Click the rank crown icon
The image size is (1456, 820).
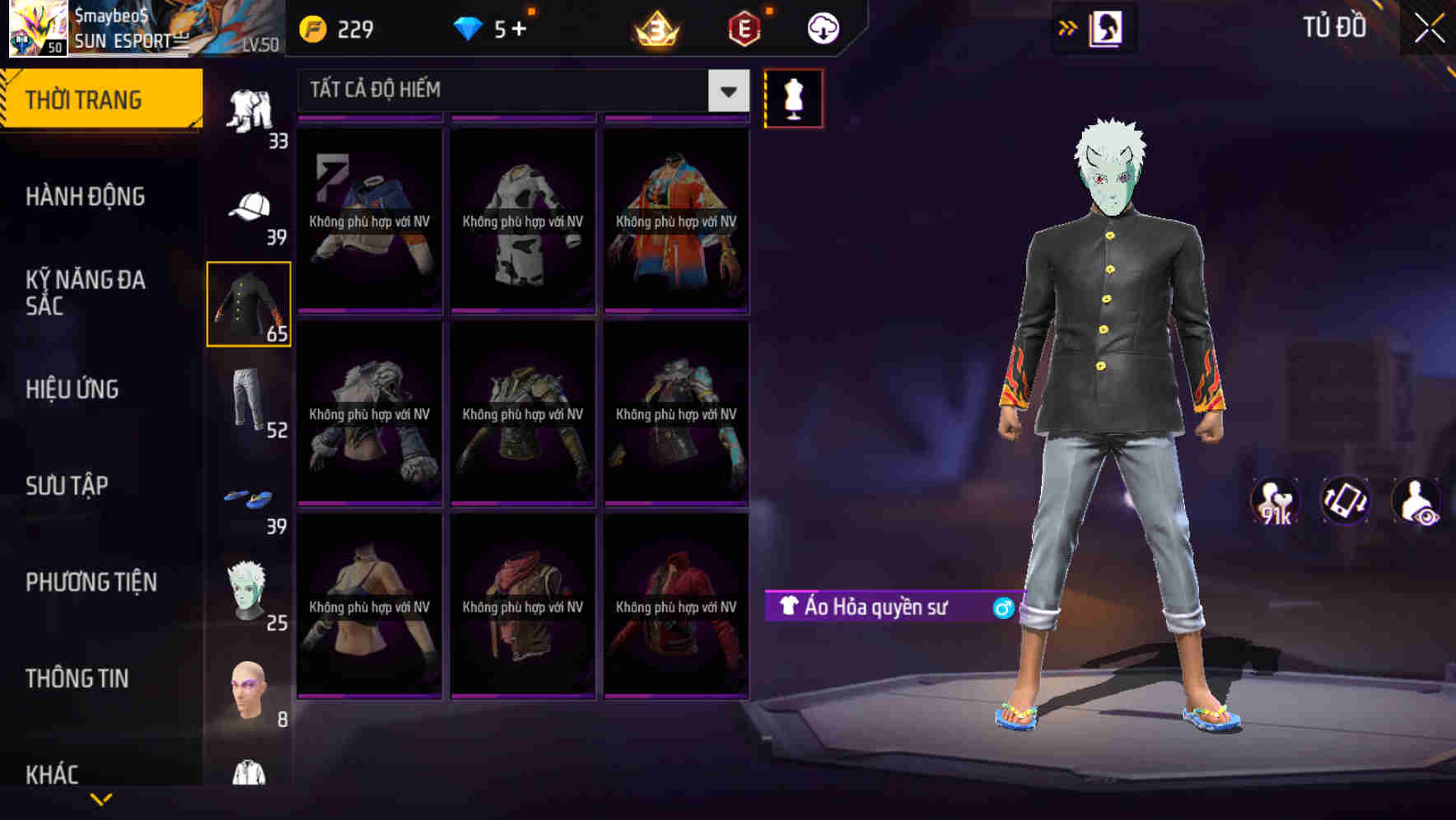coord(655,27)
